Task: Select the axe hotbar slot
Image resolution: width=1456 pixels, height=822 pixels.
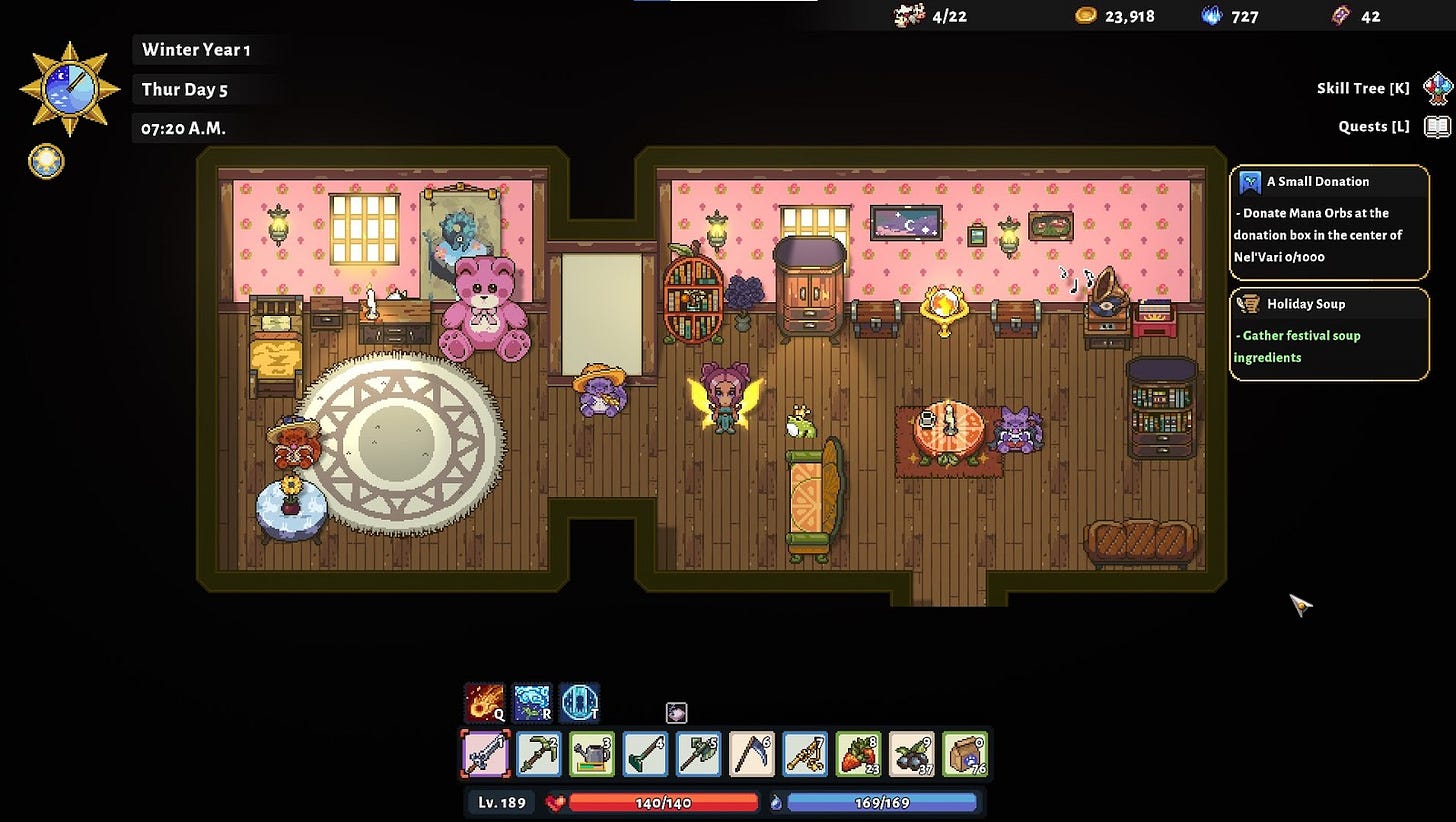Action: [x=698, y=754]
